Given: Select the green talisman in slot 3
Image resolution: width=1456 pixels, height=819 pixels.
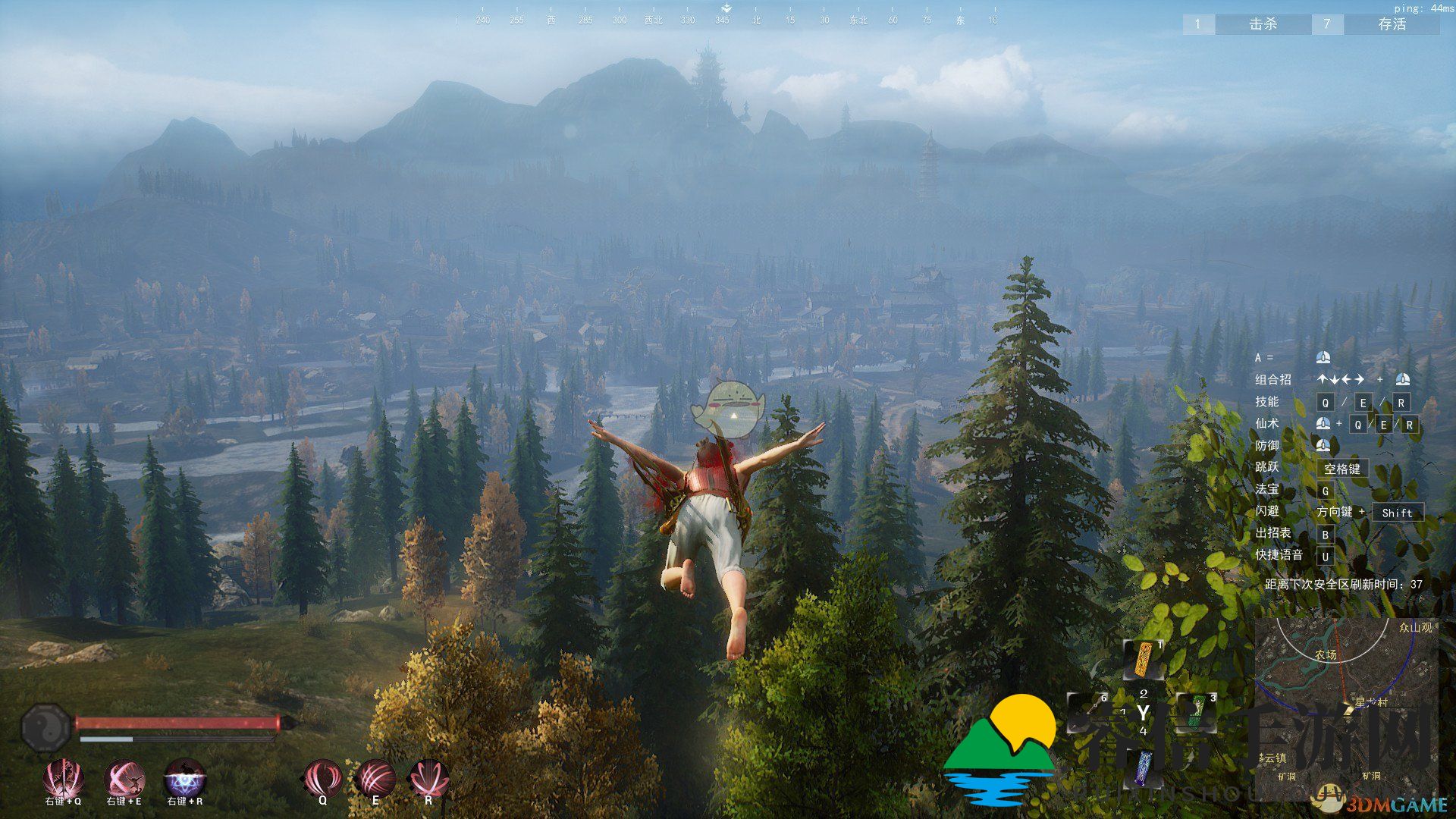Looking at the screenshot, I should [x=1197, y=711].
